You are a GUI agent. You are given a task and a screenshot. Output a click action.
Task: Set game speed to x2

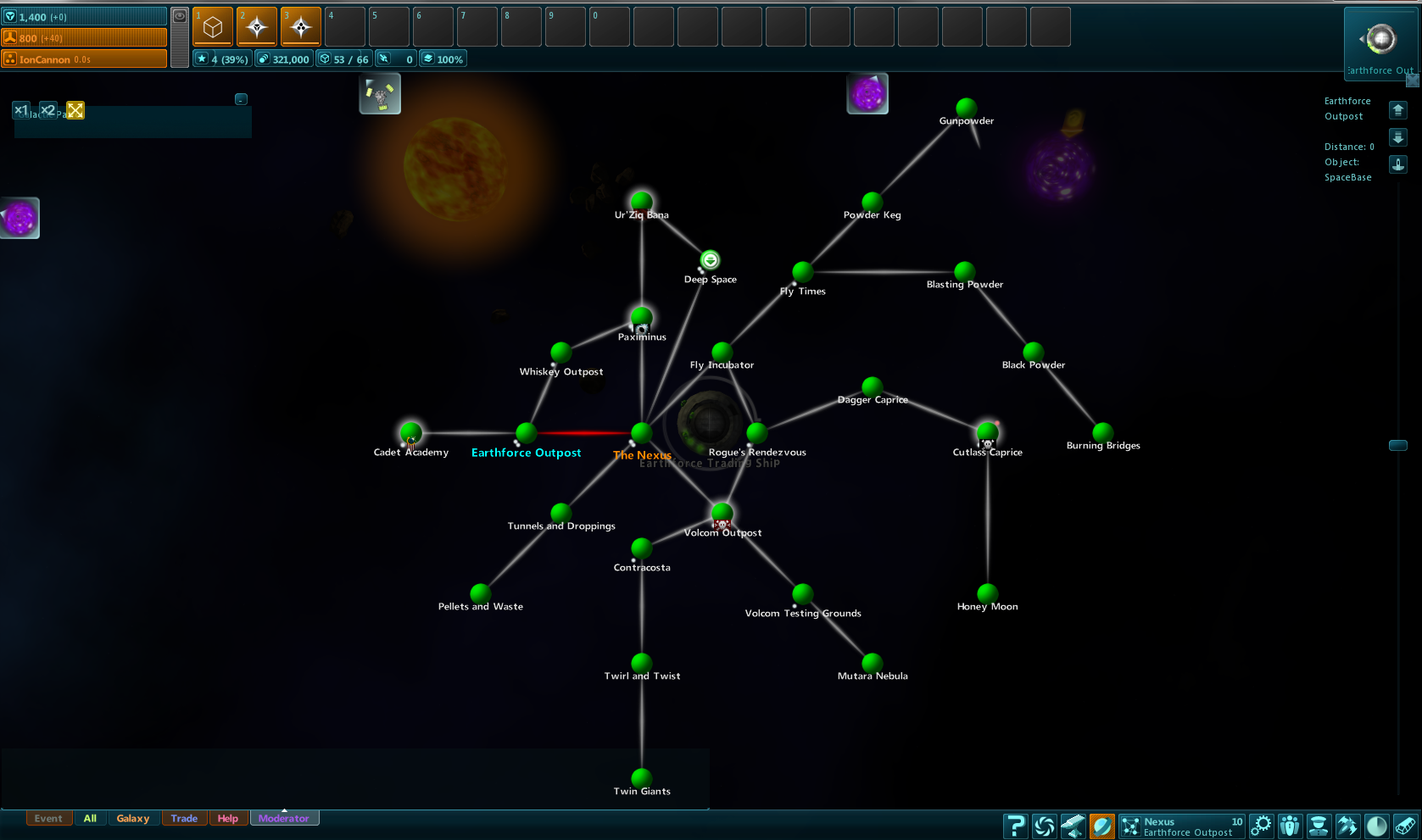48,110
